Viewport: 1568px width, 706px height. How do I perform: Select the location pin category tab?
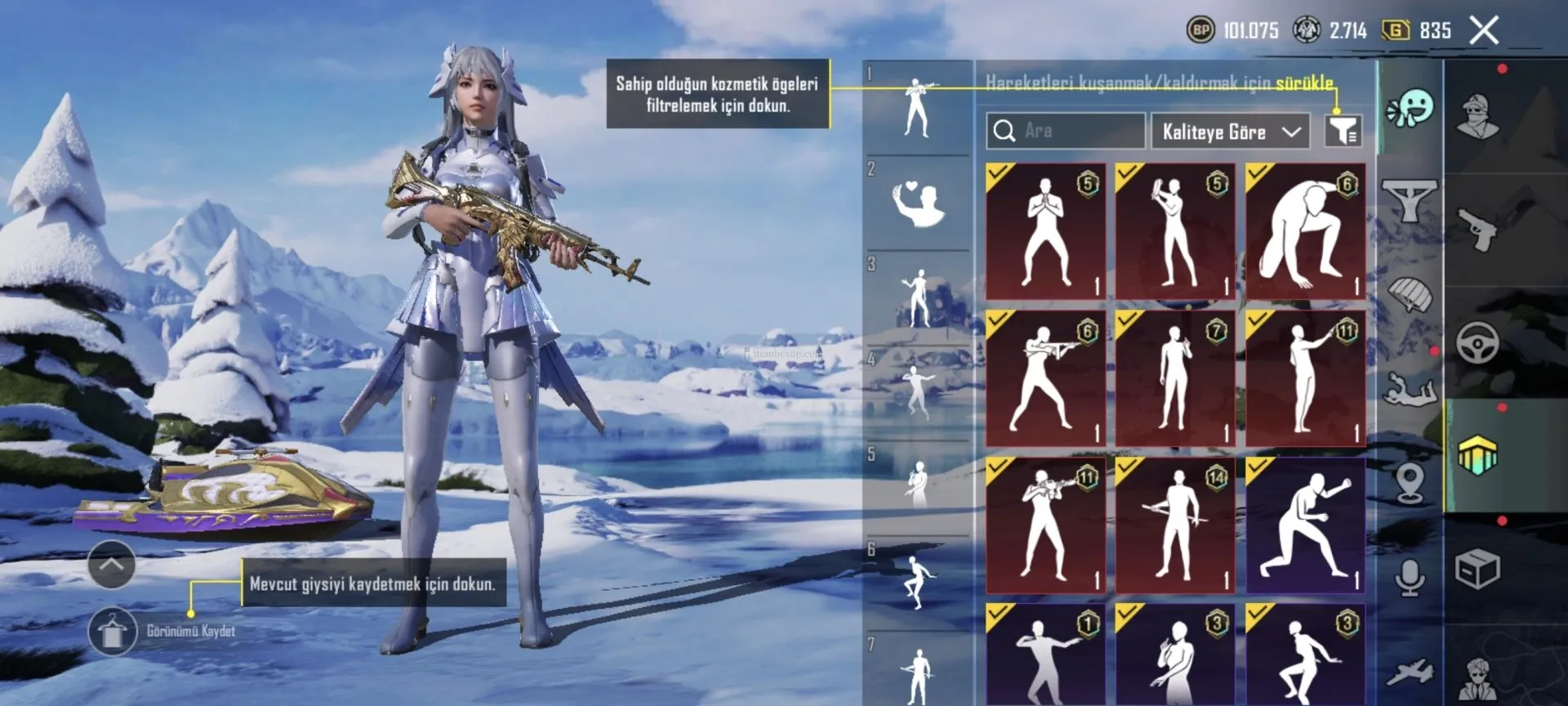click(1410, 482)
